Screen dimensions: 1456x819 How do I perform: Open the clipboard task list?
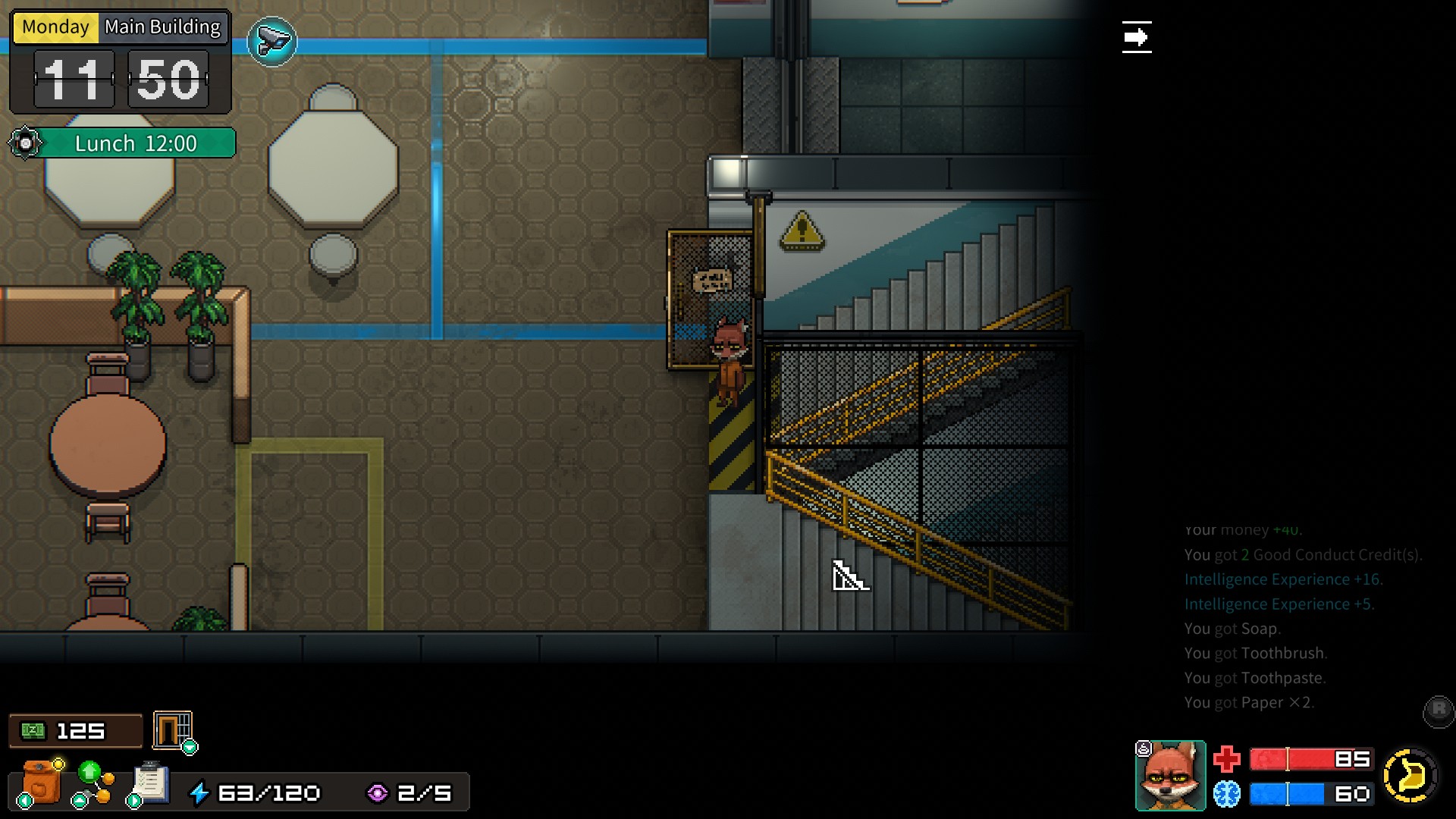151,783
